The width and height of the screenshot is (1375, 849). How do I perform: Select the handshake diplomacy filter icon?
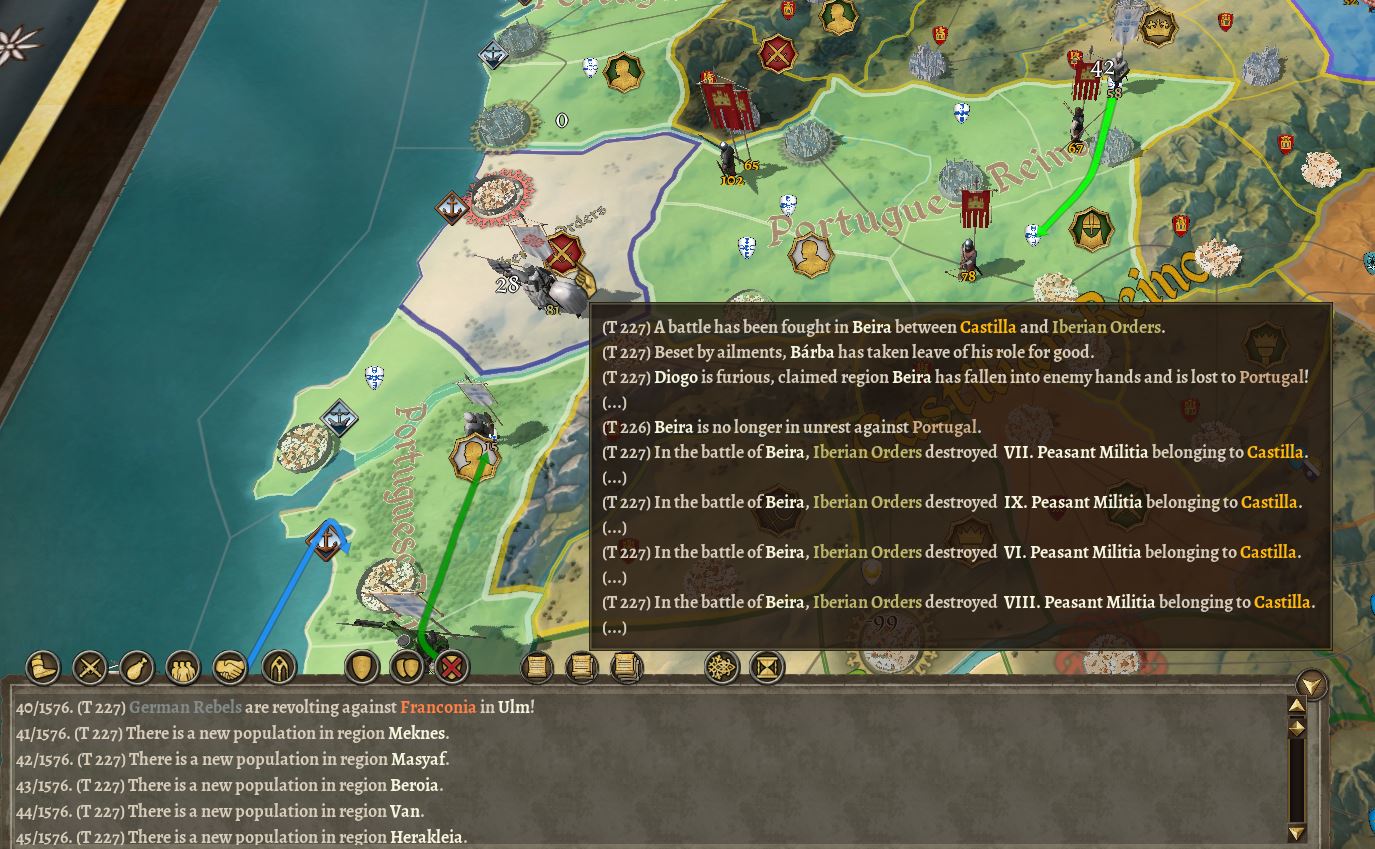pos(229,667)
